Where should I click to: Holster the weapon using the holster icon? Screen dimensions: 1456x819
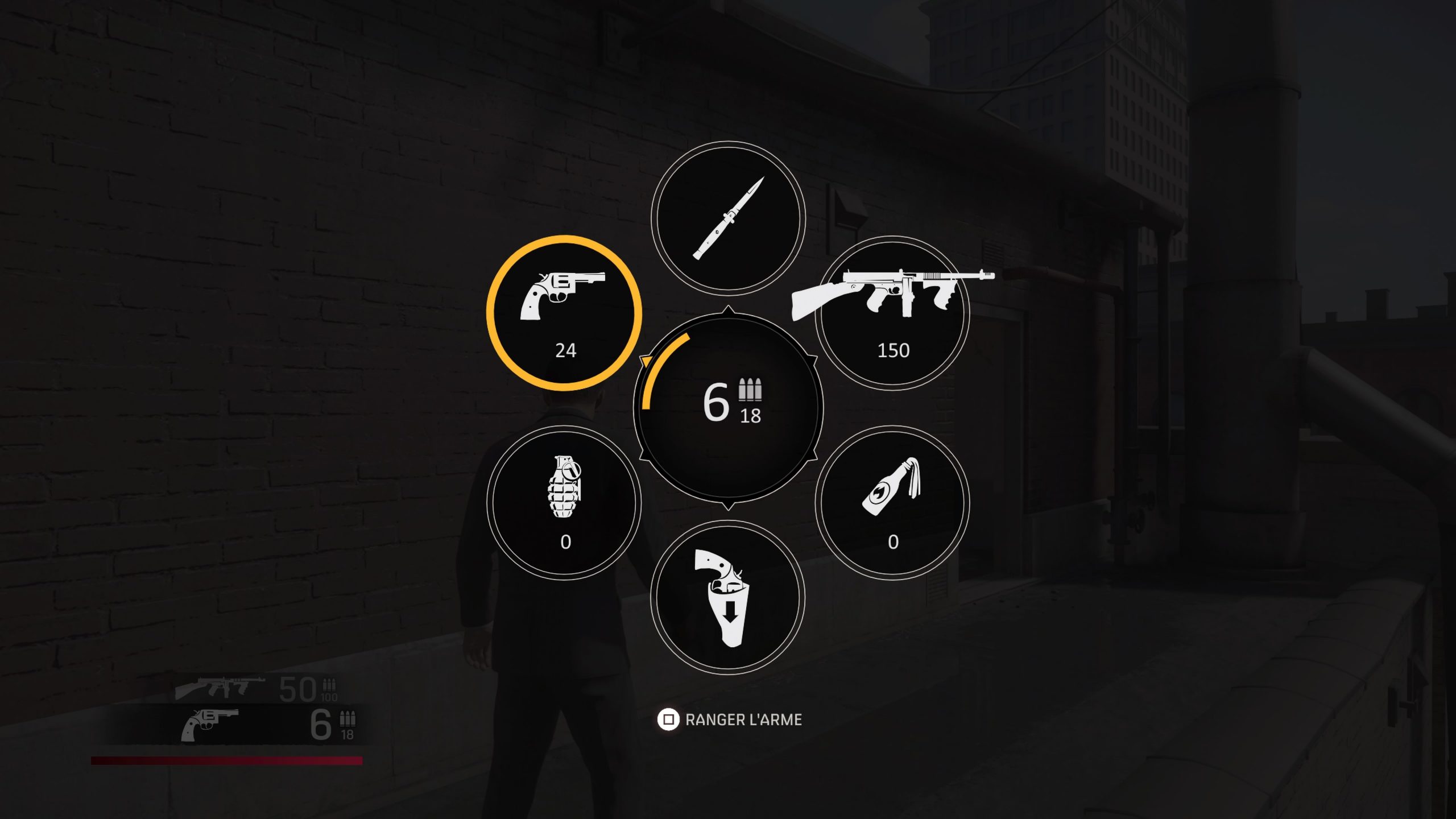tap(728, 597)
